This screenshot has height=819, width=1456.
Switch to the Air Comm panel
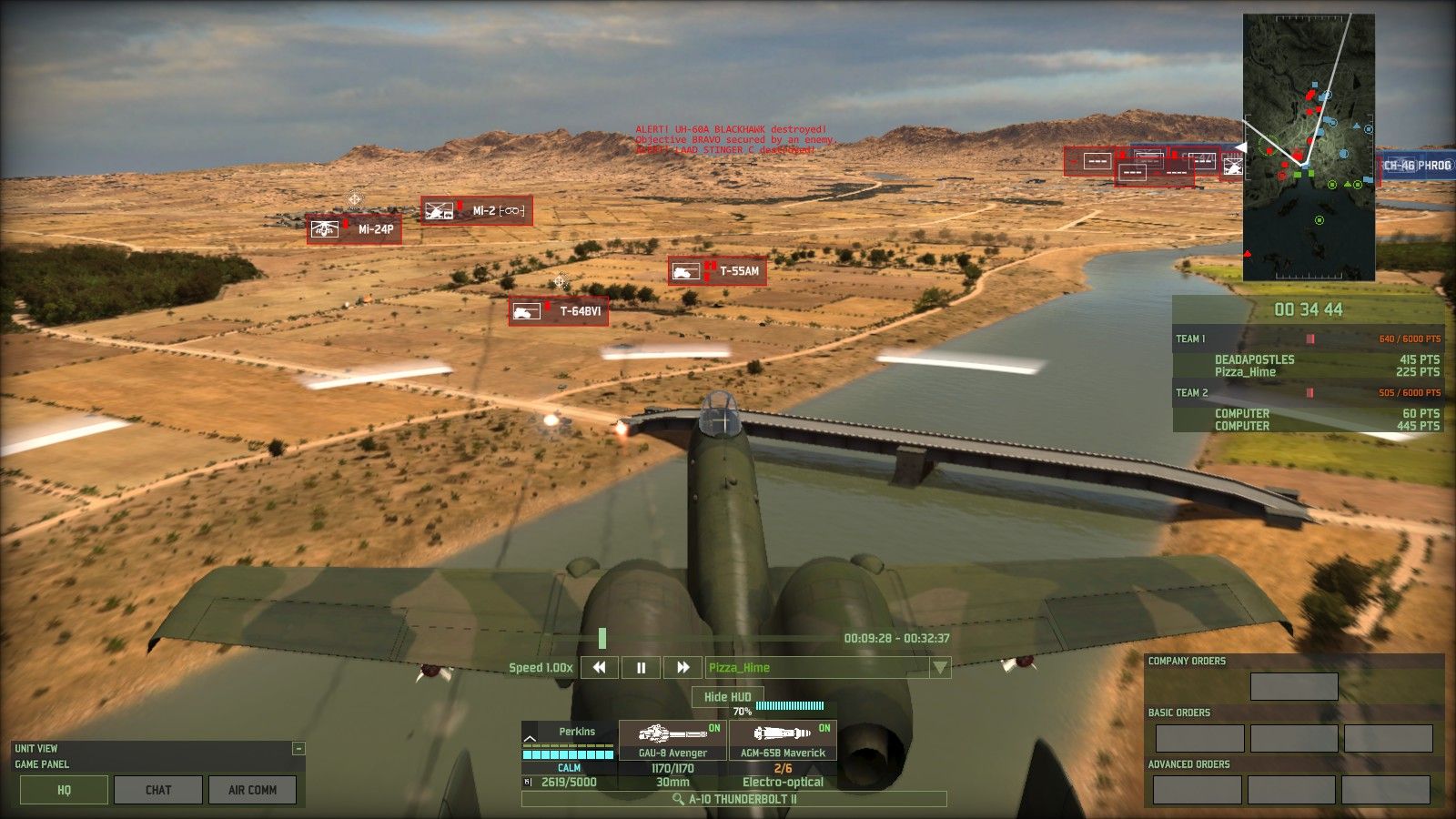click(252, 790)
